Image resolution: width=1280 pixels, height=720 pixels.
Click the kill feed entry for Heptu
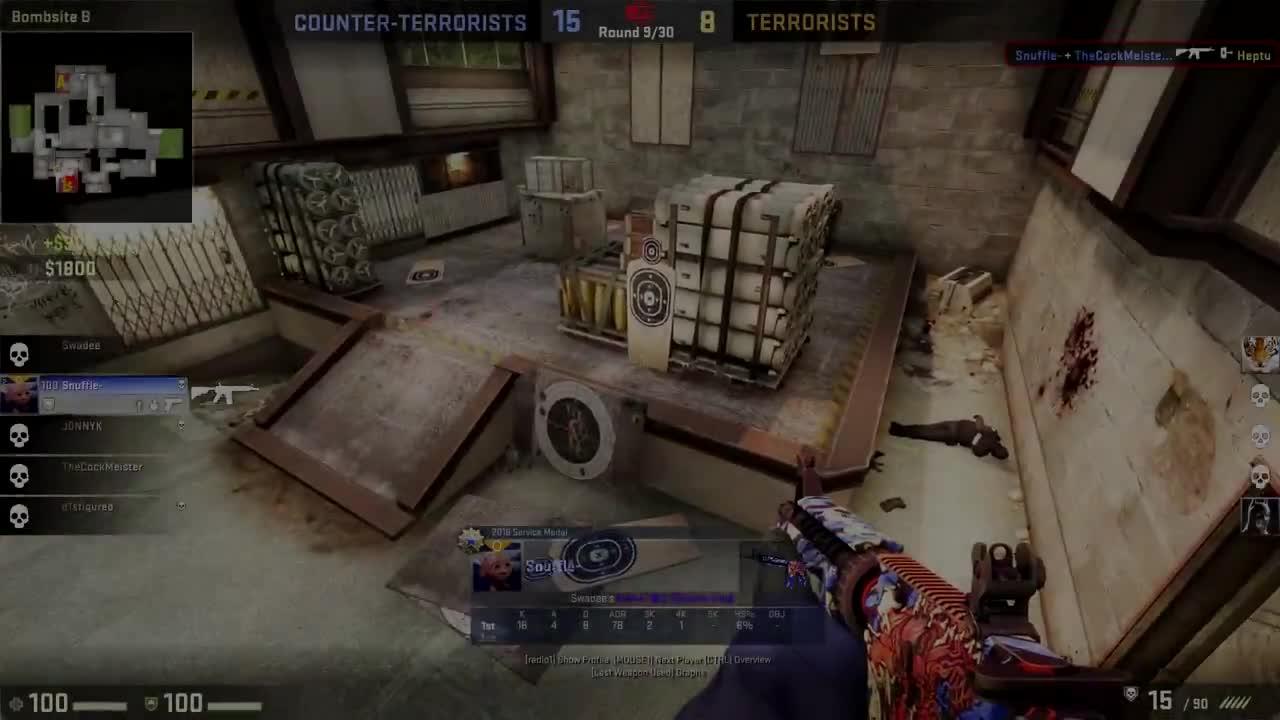pyautogui.click(x=1142, y=55)
